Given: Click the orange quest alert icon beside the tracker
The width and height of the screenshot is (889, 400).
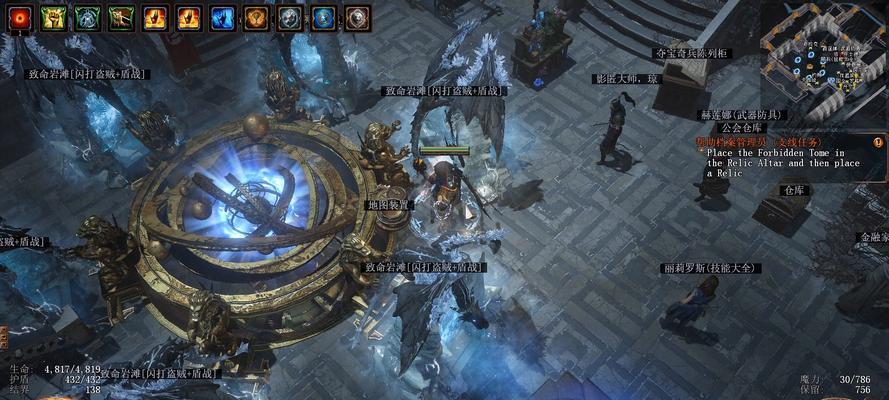Looking at the screenshot, I should pos(878,143).
